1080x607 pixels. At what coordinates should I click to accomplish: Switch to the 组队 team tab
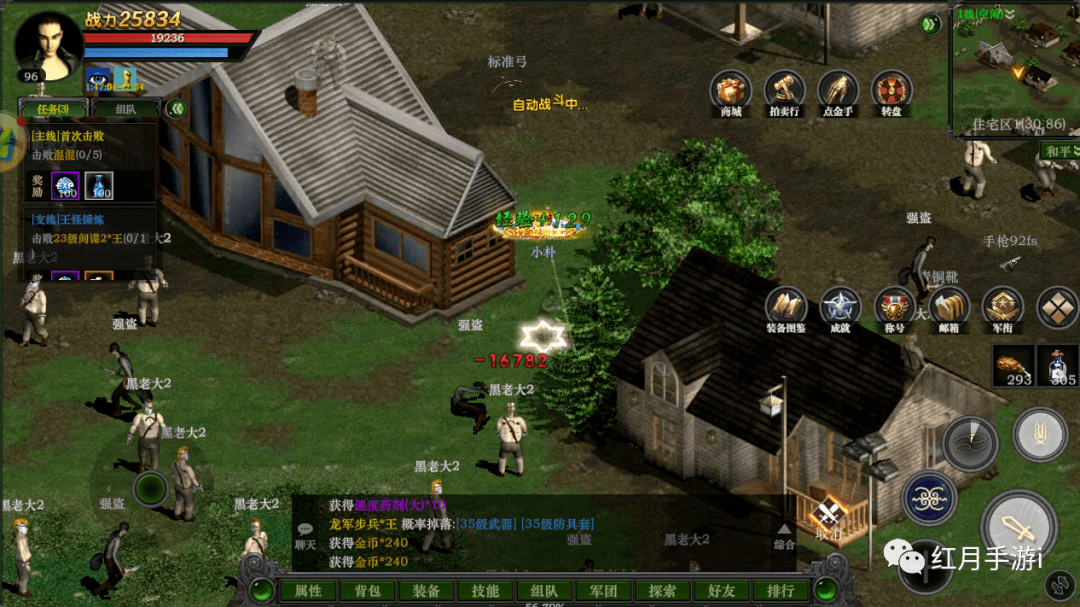click(x=126, y=109)
